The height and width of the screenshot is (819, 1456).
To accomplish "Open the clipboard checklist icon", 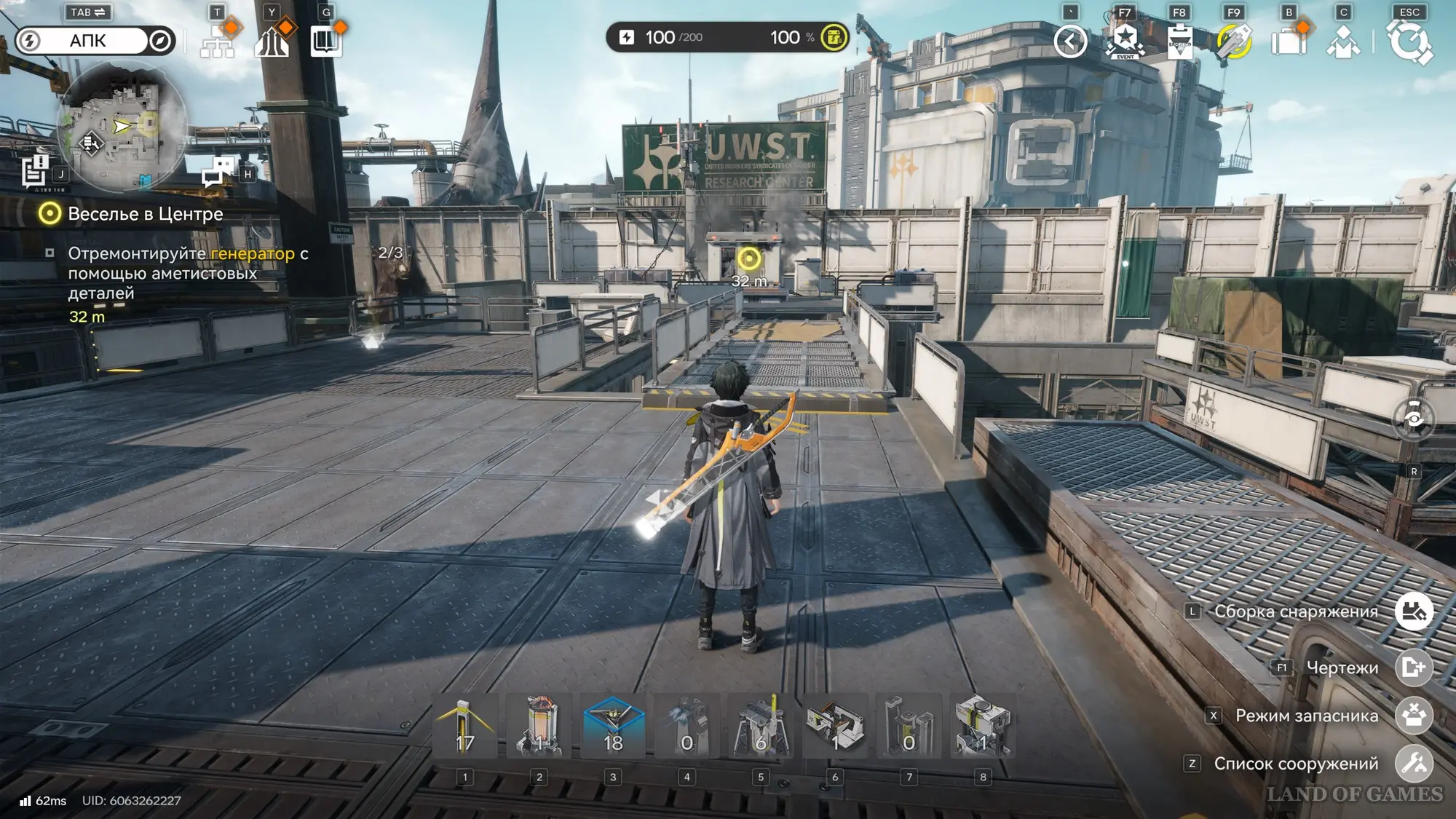I will point(1179,41).
